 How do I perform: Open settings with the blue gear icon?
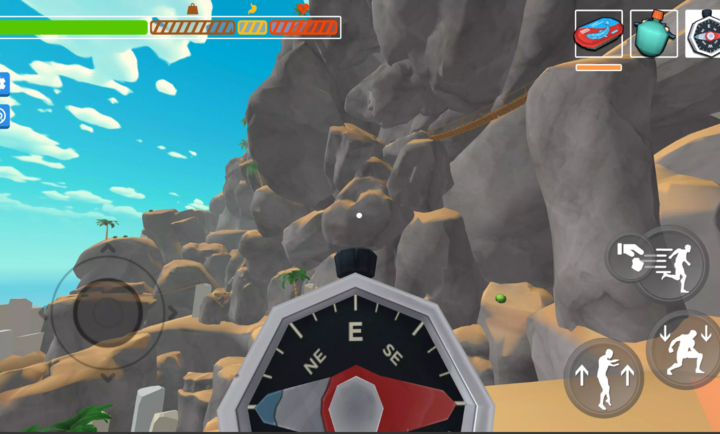[3, 84]
